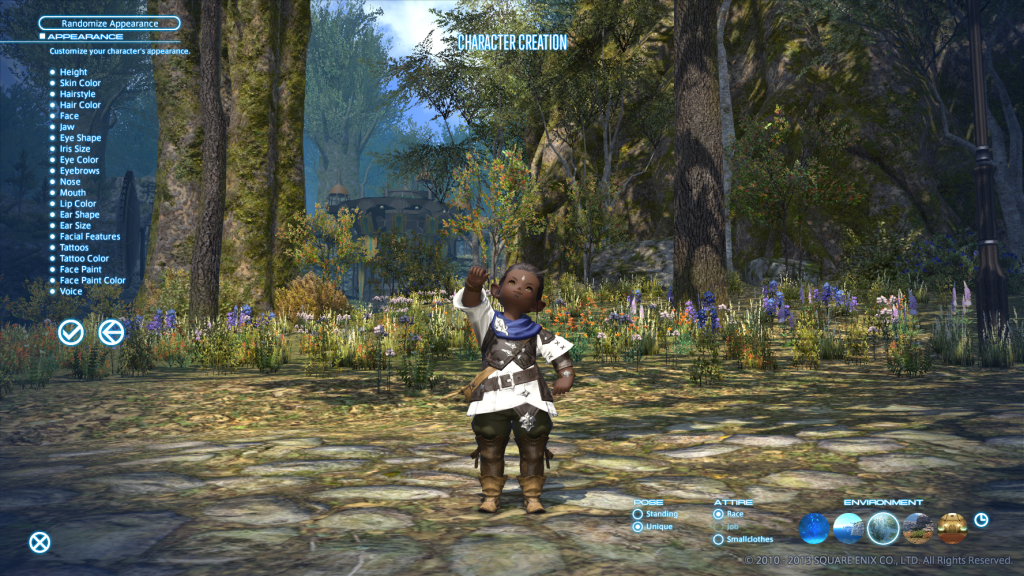Viewport: 1024px width, 576px height.
Task: Select the starry night environment
Action: pyautogui.click(x=814, y=527)
